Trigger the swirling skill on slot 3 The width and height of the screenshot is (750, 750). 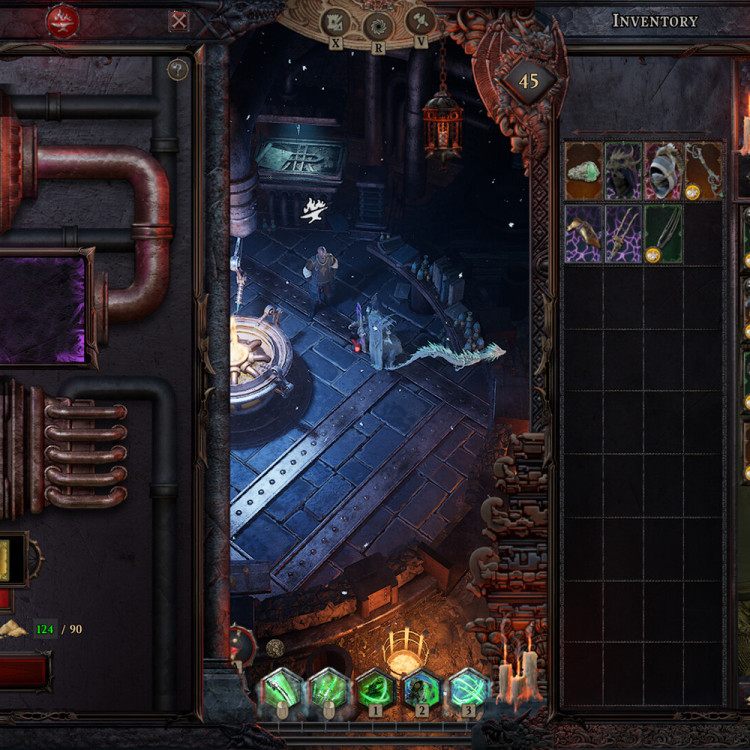click(x=467, y=690)
